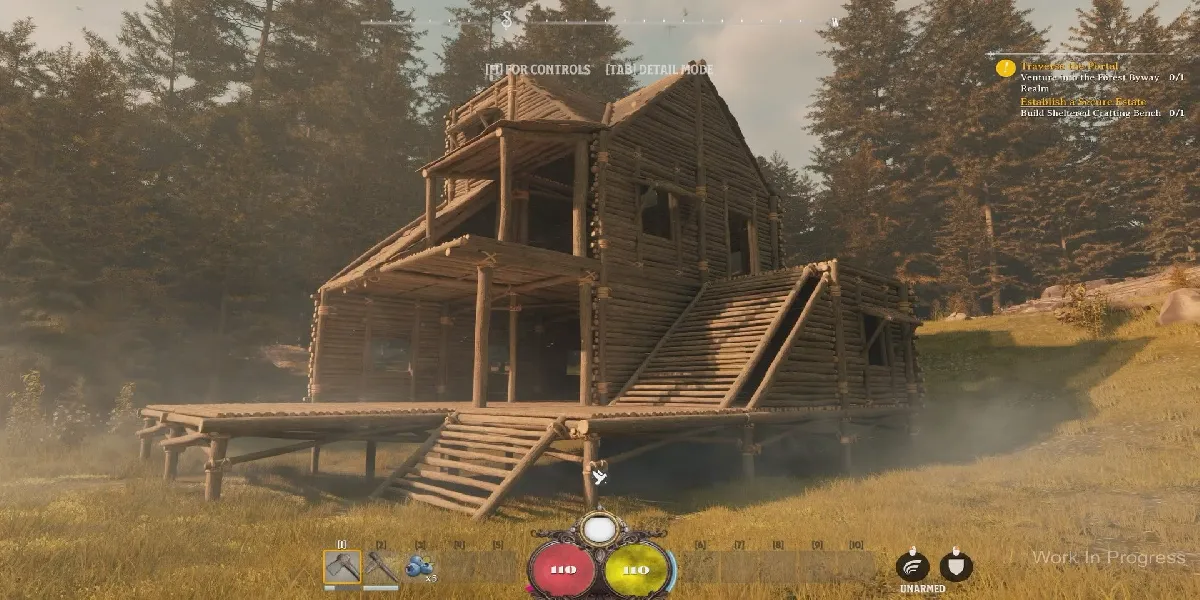The width and height of the screenshot is (1200, 600).
Task: Select the axe in hotbar slot one
Action: point(342,567)
